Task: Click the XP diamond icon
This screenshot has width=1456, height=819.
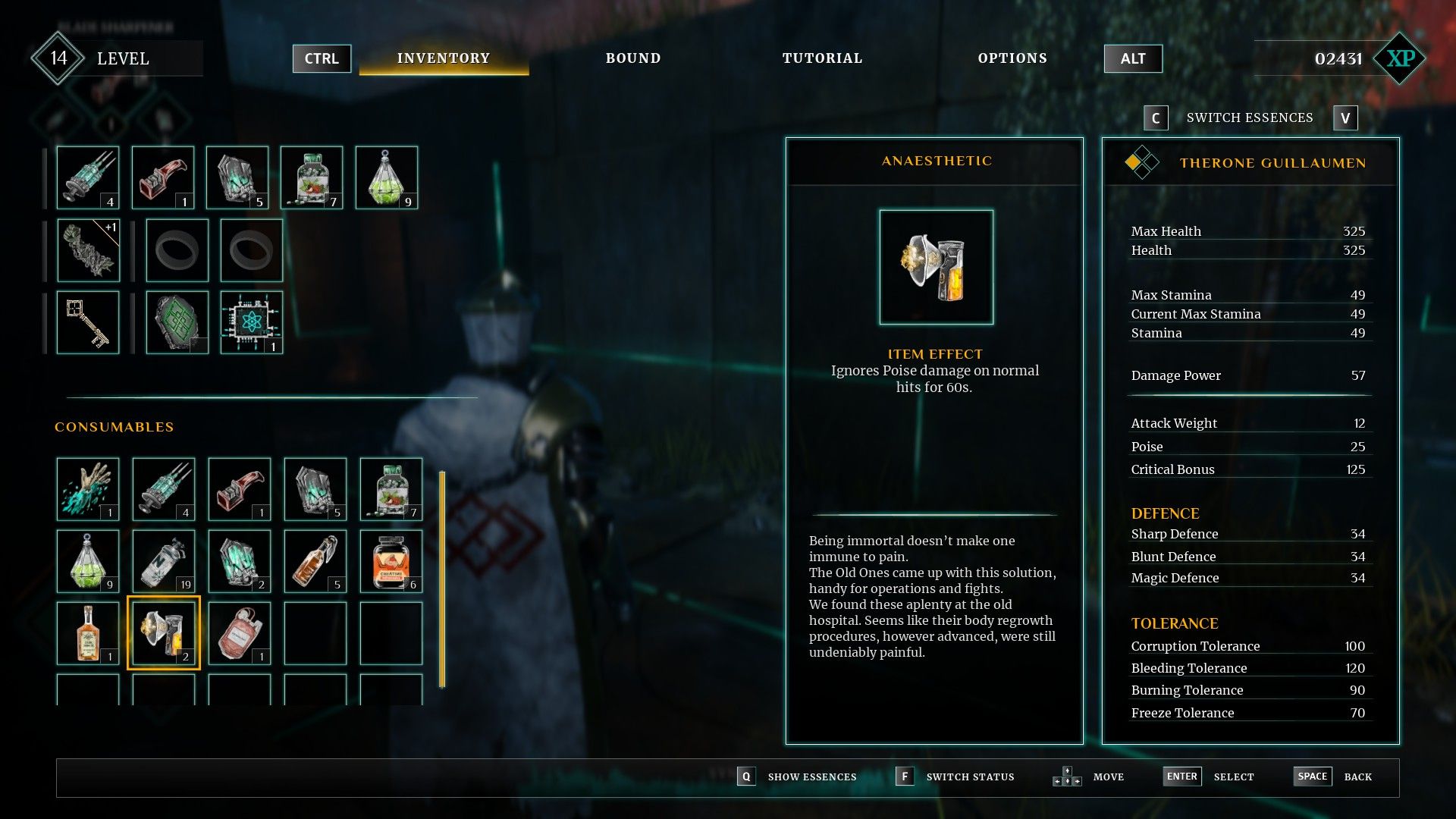Action: point(1400,58)
